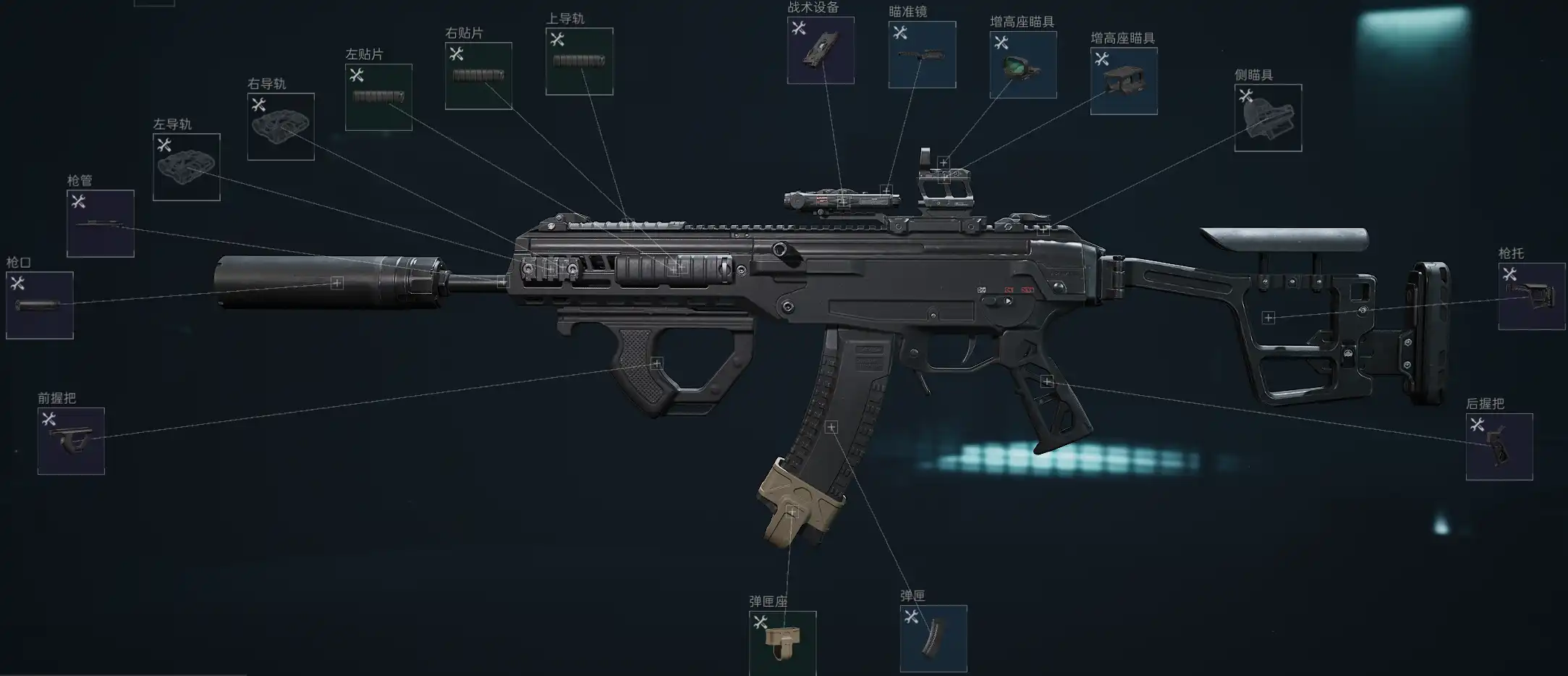The image size is (1568, 676).
Task: Select the 增高座瞄具 slot showing the green-lens sight
Action: click(1022, 64)
